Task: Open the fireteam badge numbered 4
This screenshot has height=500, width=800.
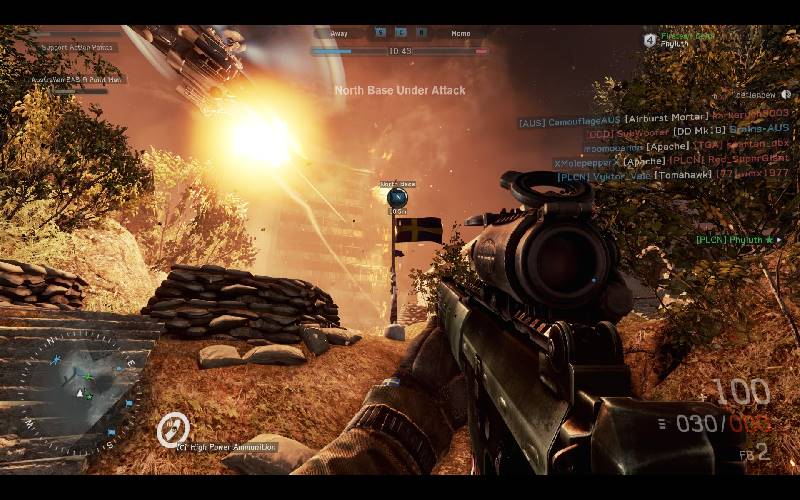Action: point(650,40)
